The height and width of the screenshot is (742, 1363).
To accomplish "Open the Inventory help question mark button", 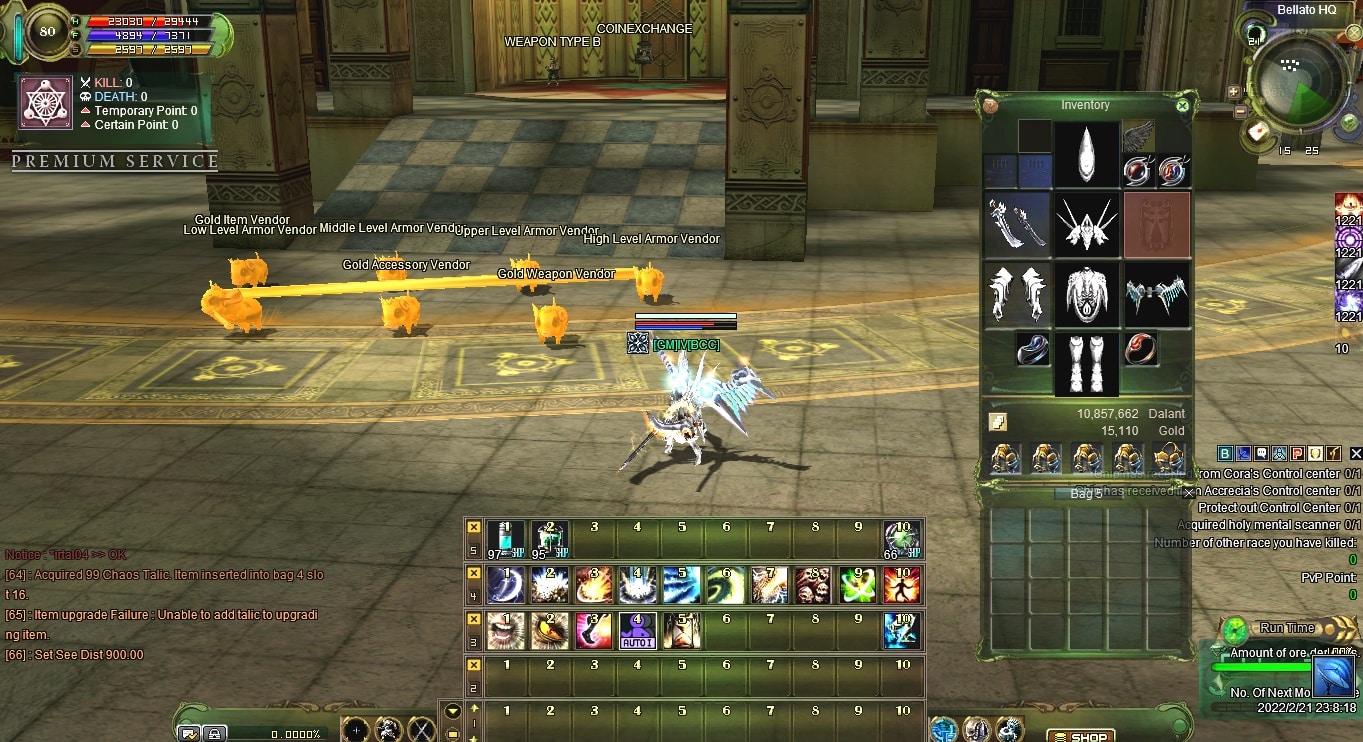I will coord(990,105).
